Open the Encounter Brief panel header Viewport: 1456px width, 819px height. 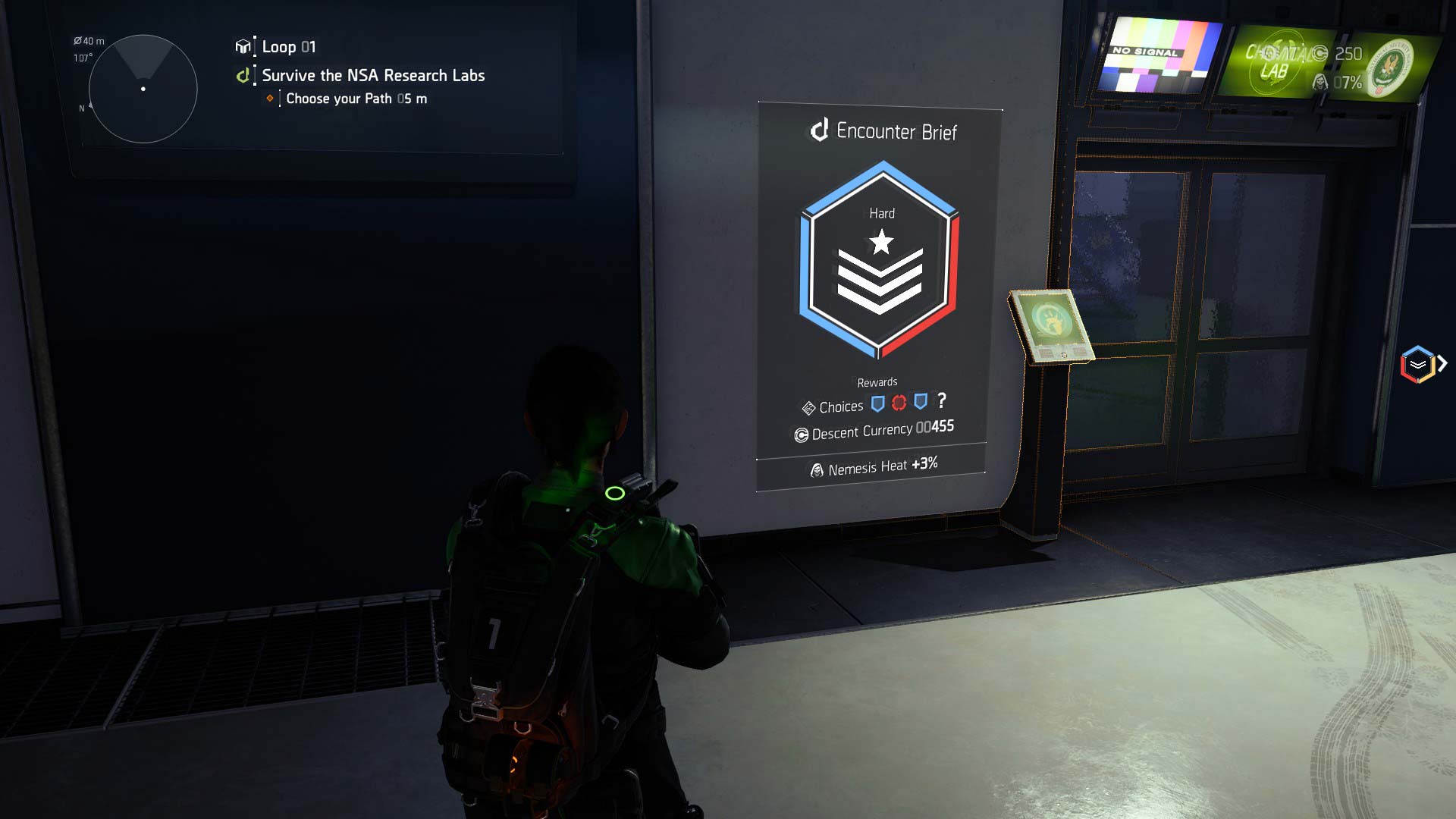click(884, 131)
